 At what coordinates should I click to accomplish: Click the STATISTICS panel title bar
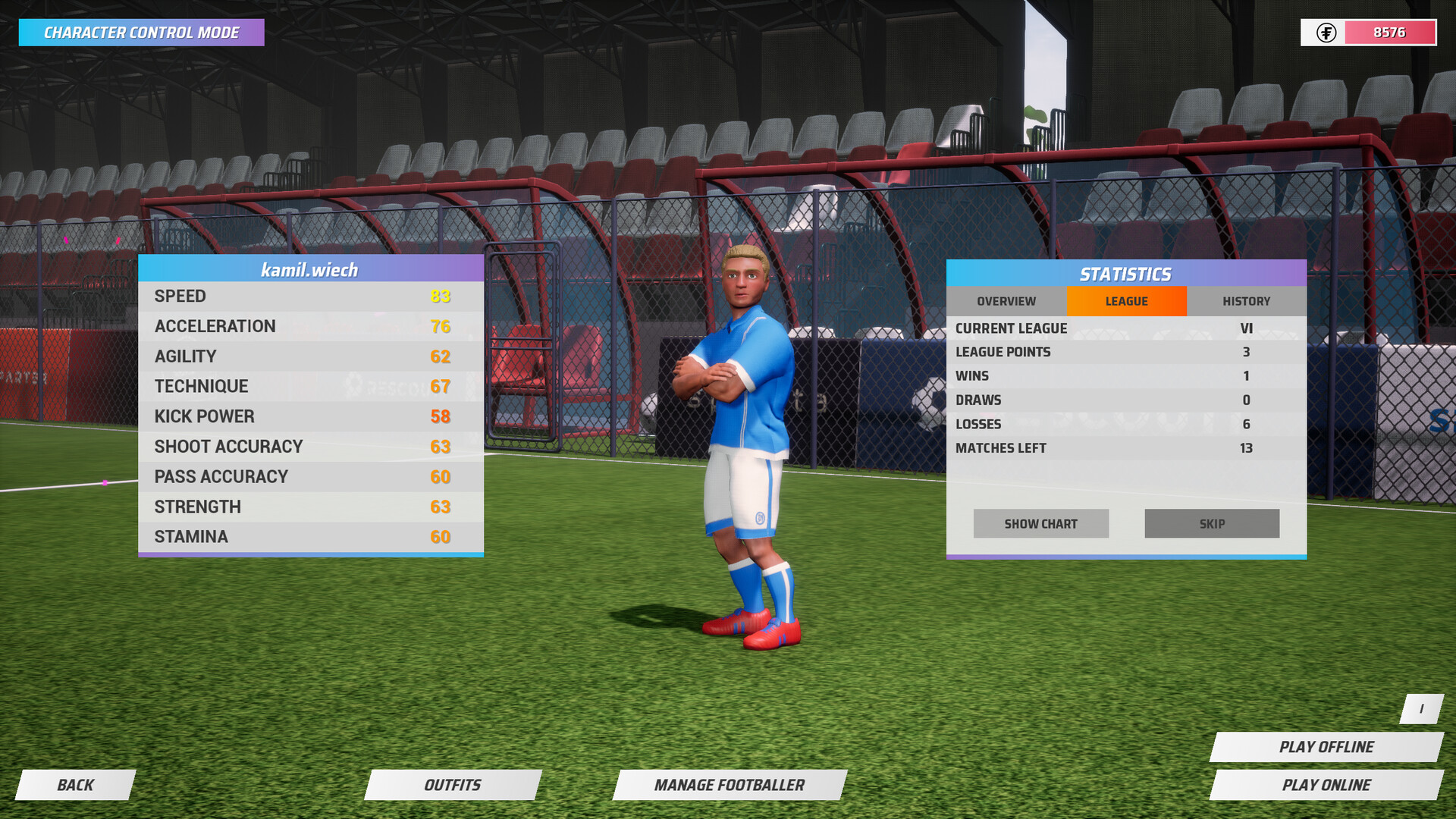1126,273
